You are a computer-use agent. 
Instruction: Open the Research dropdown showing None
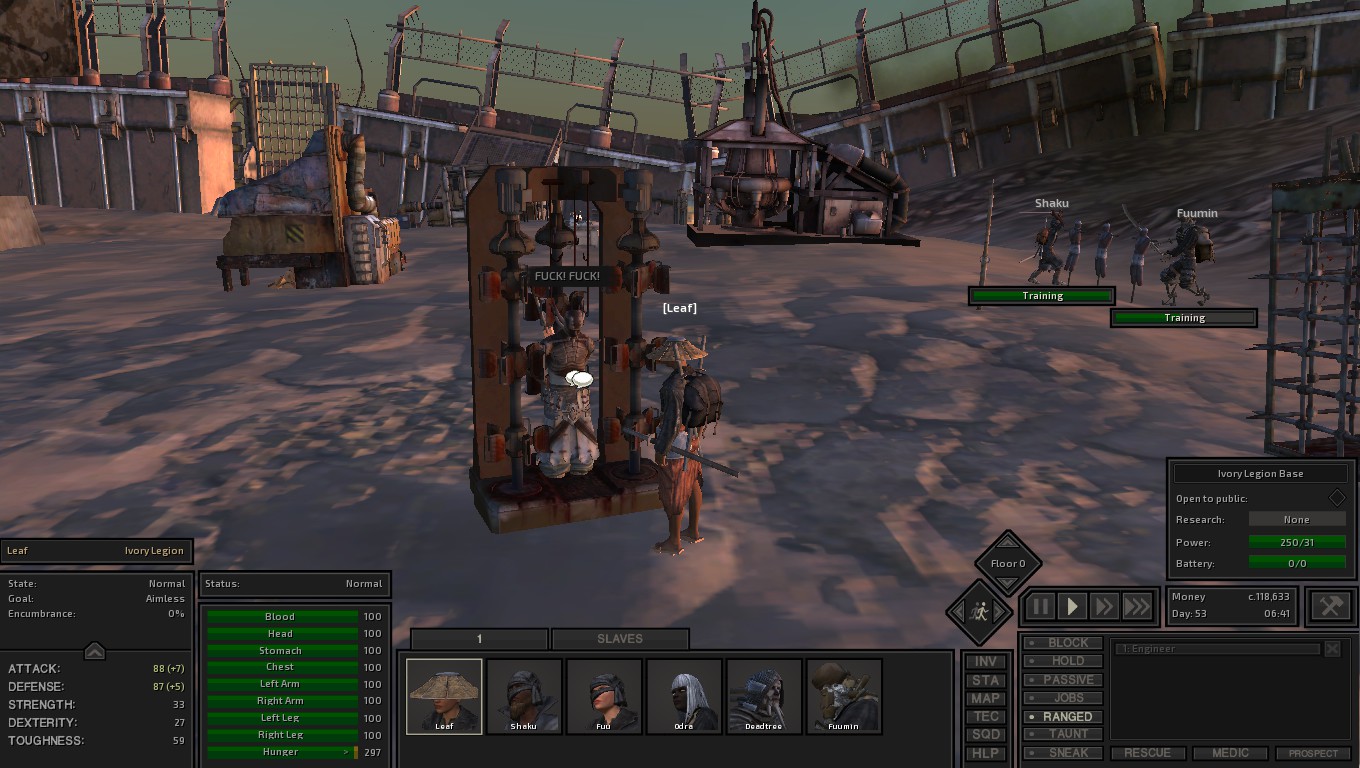point(1297,519)
